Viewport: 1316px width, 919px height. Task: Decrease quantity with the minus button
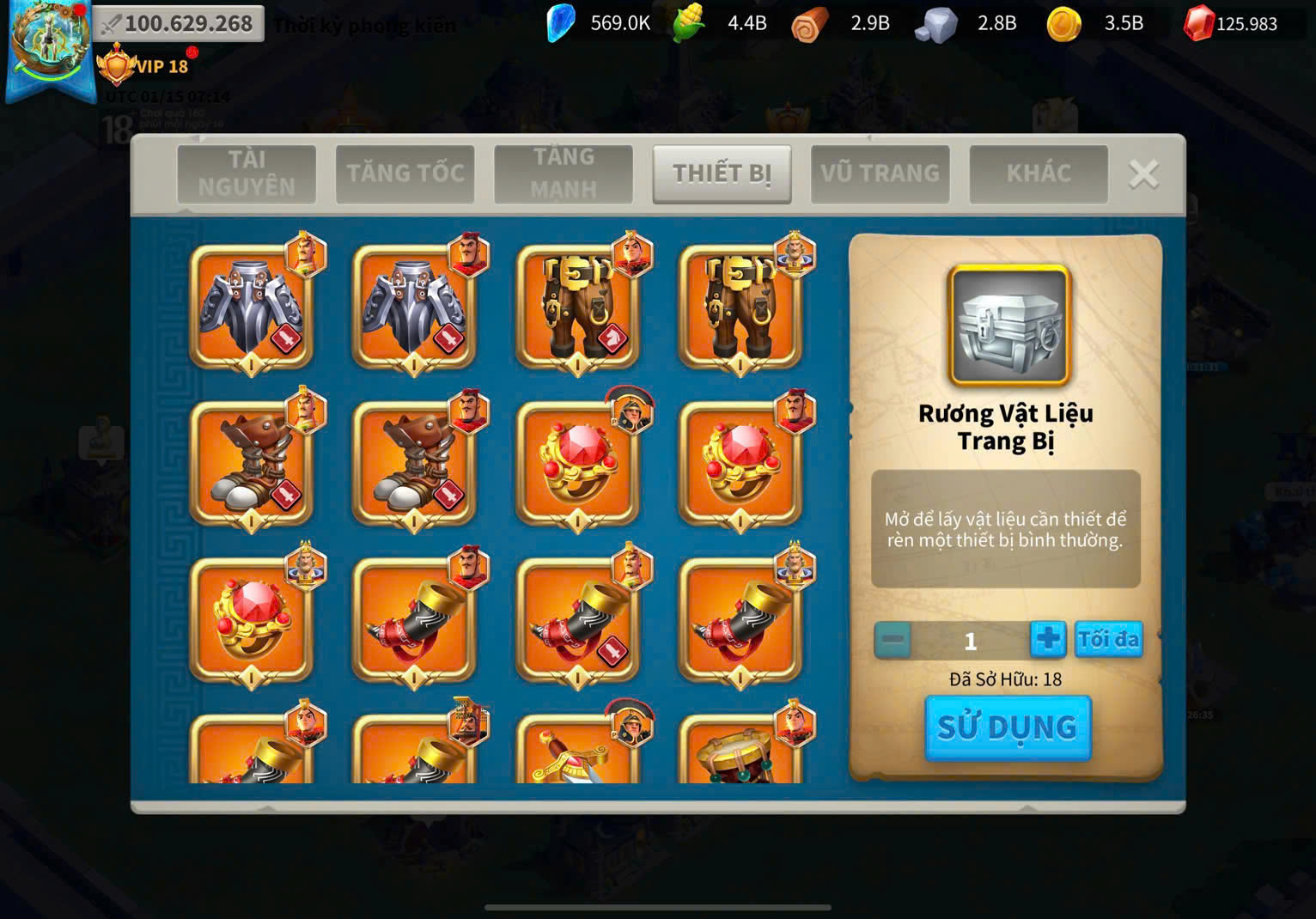(893, 641)
